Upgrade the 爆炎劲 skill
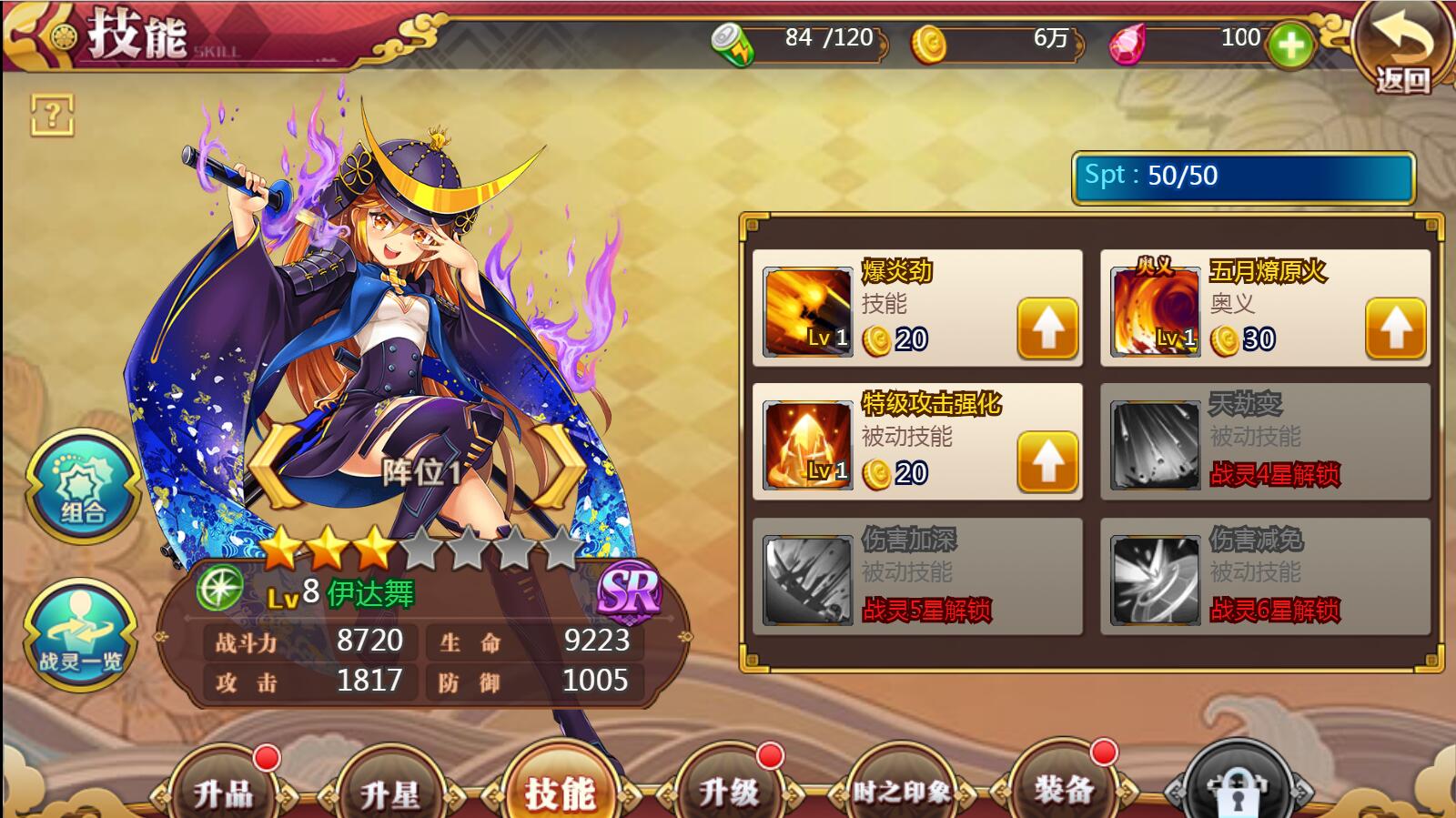This screenshot has width=1456, height=818. click(x=1047, y=328)
